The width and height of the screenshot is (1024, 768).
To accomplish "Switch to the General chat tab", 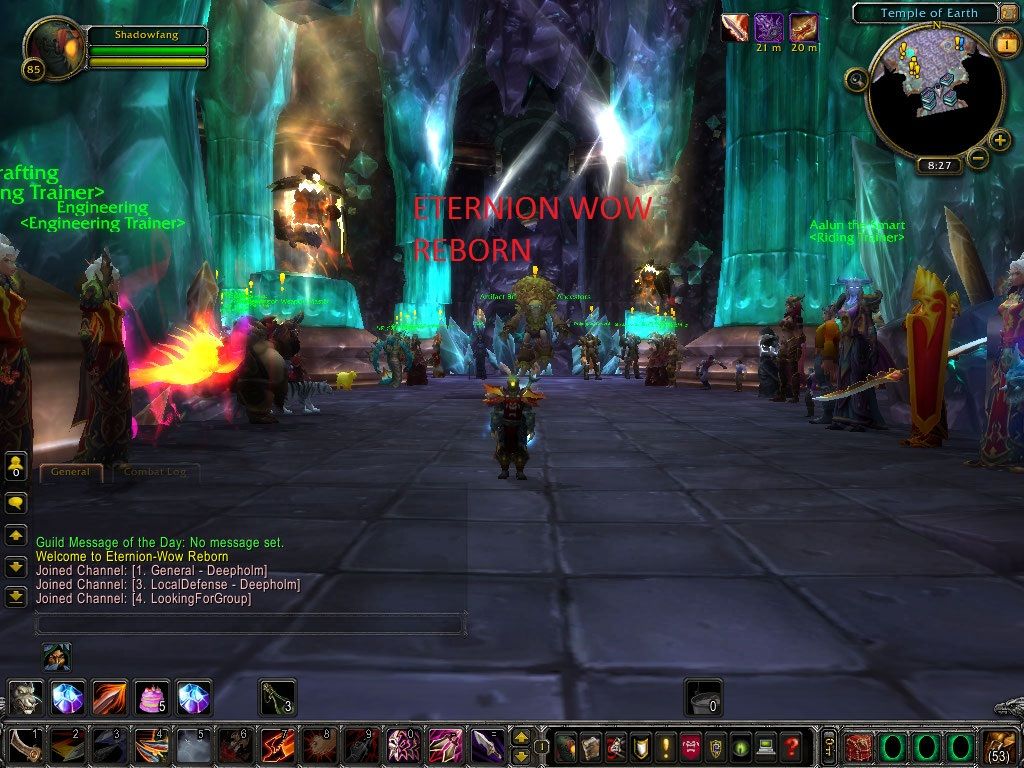I will (70, 472).
